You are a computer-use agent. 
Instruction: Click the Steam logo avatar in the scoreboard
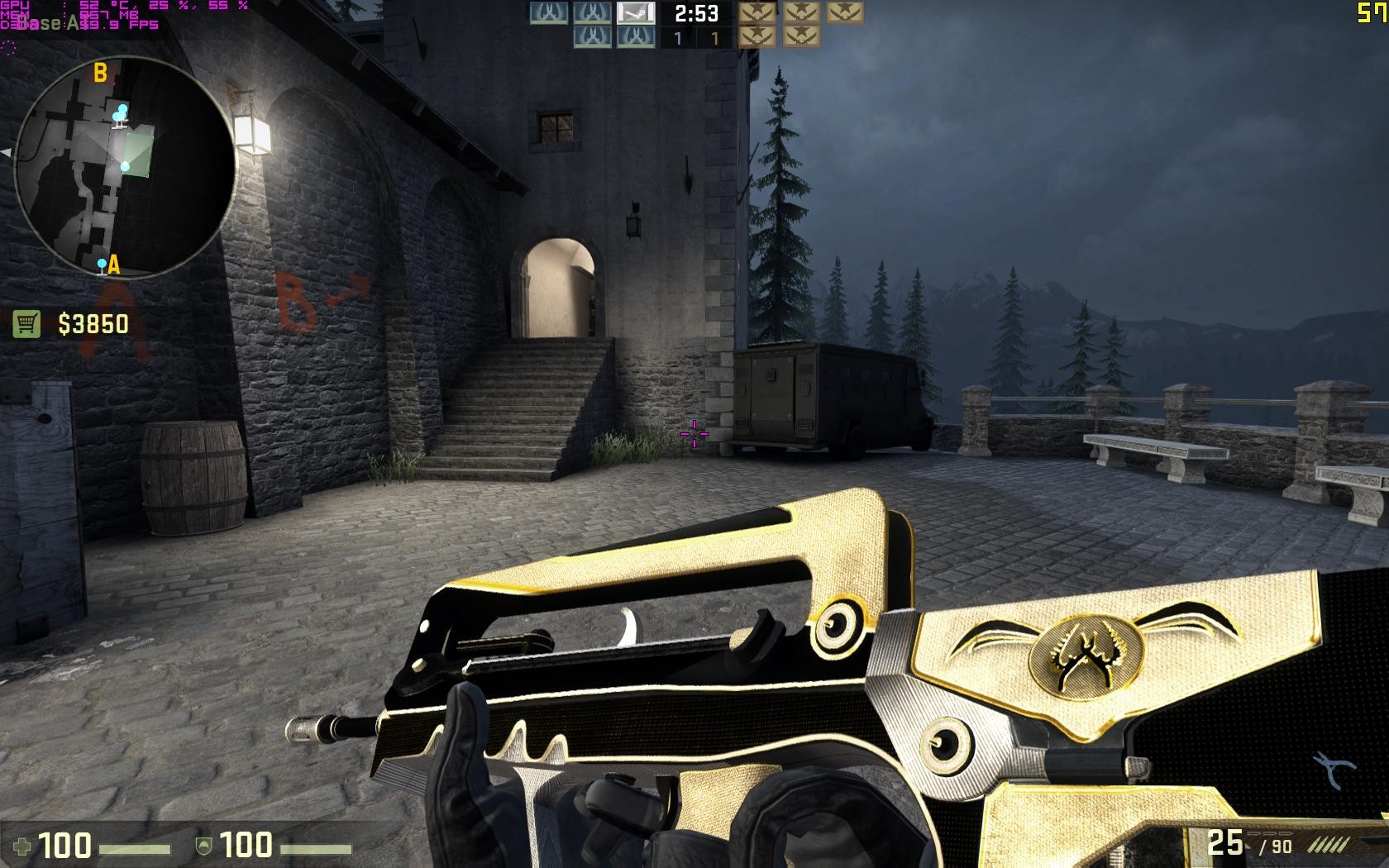point(634,13)
